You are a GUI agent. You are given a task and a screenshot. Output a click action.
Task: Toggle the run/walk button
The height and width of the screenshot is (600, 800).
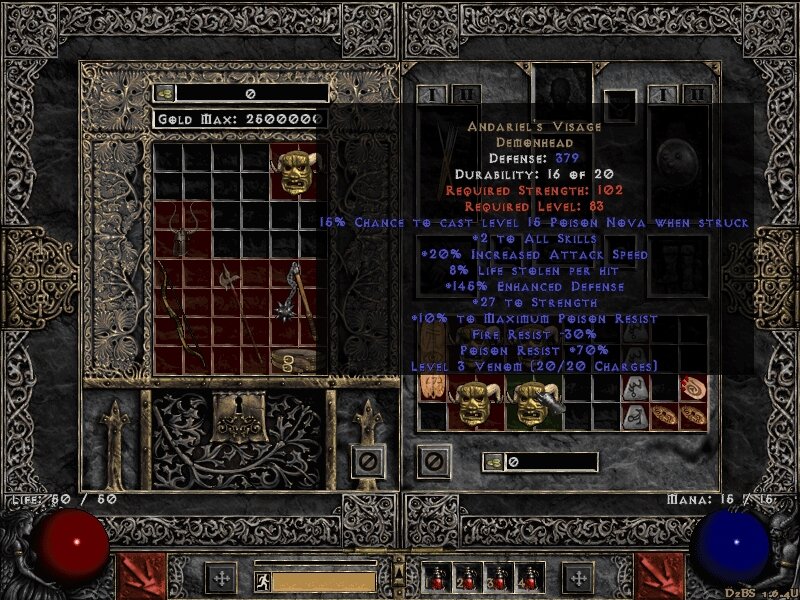point(260,580)
